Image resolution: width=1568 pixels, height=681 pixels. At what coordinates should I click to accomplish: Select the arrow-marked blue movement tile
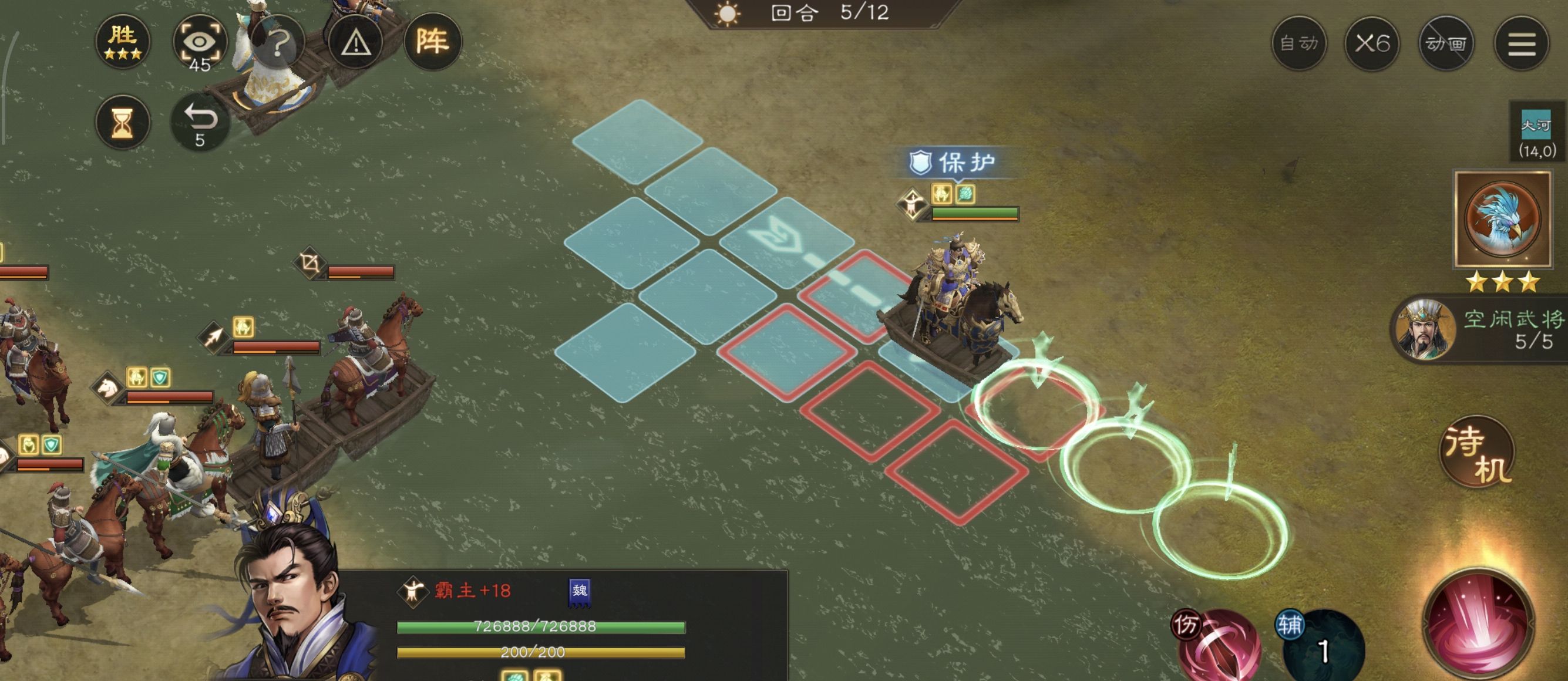(x=786, y=242)
